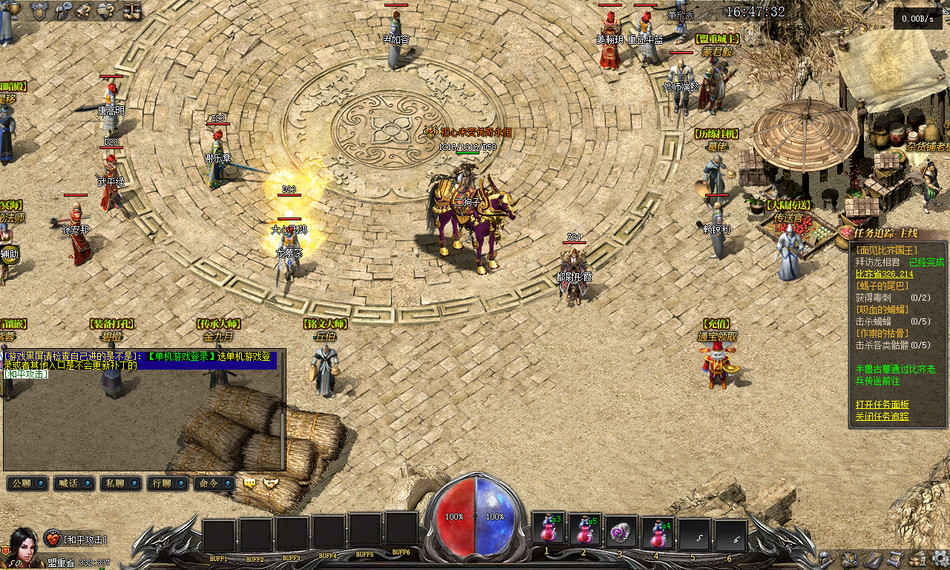The height and width of the screenshot is (570, 950).
Task: Use the x5 potion in slot 2
Action: click(x=584, y=530)
